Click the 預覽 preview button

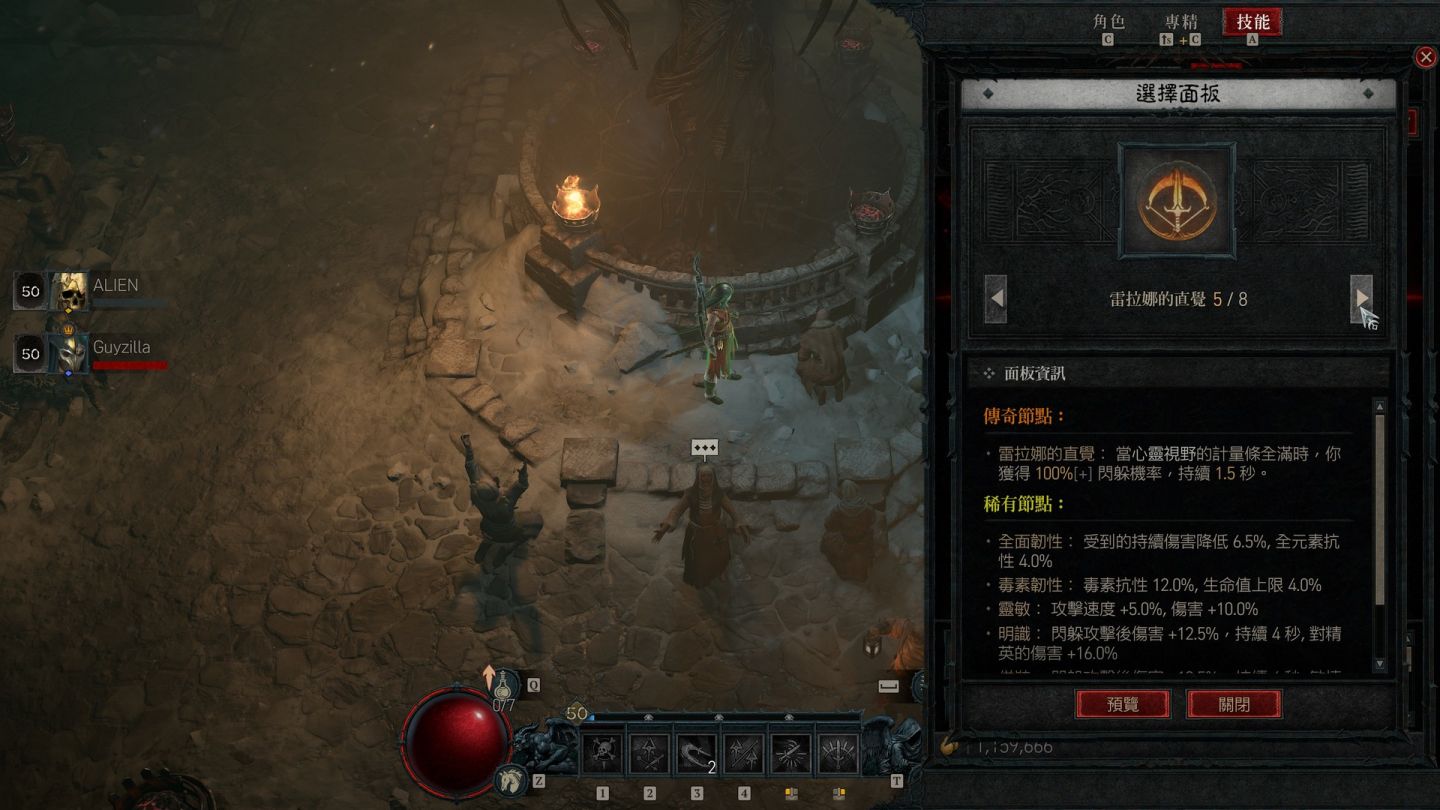coord(1123,704)
